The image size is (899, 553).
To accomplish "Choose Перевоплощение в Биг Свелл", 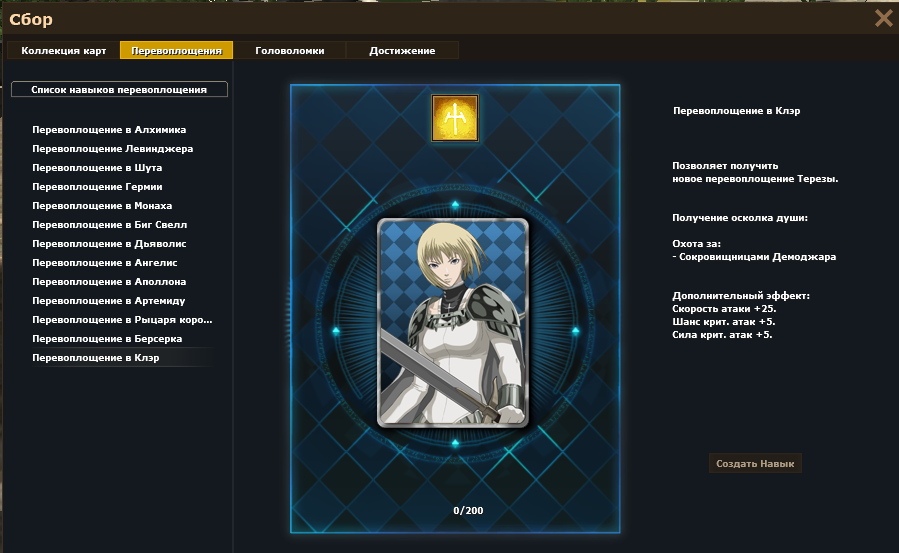I will (109, 225).
